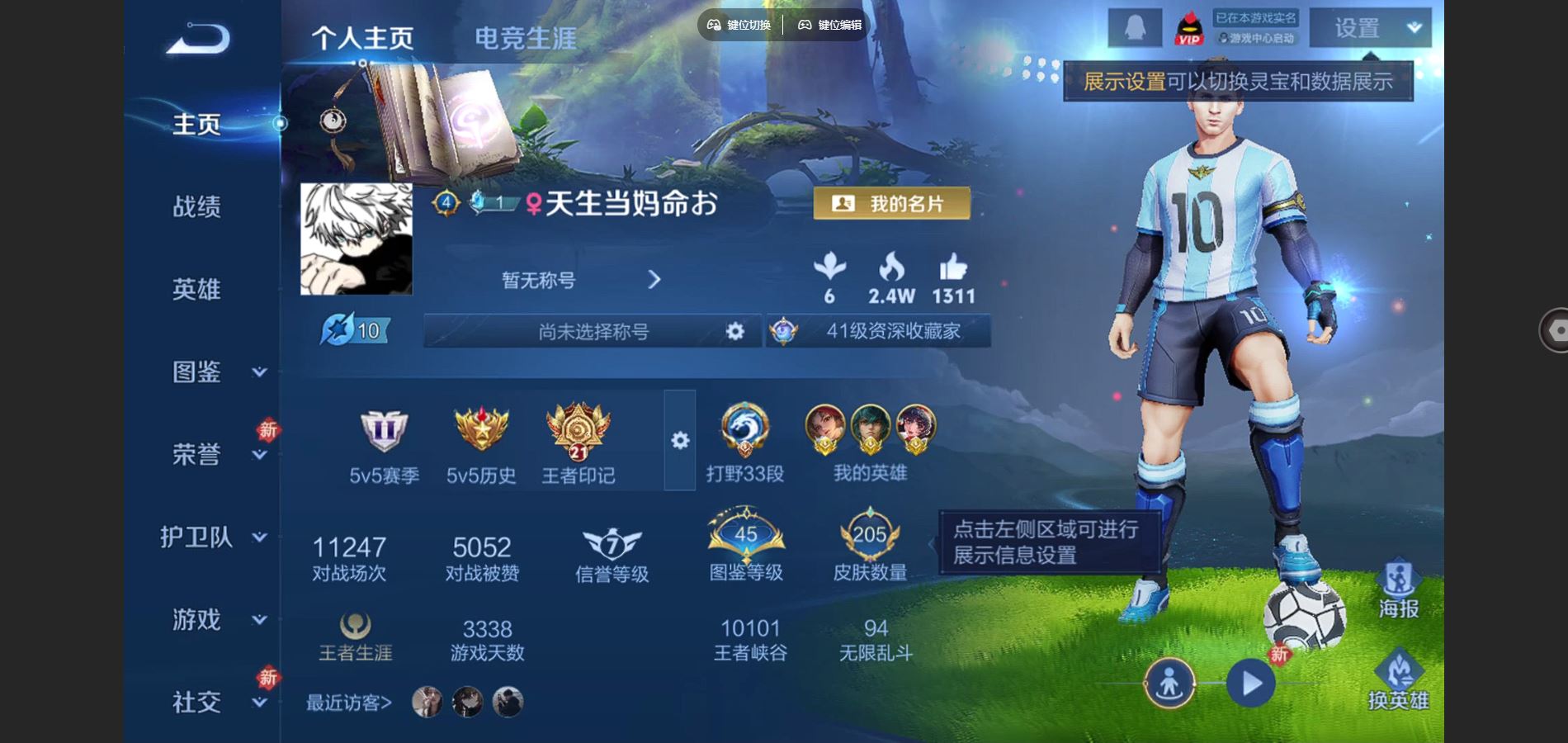
Task: Open the 最近访客 visitor list link
Action: point(348,703)
